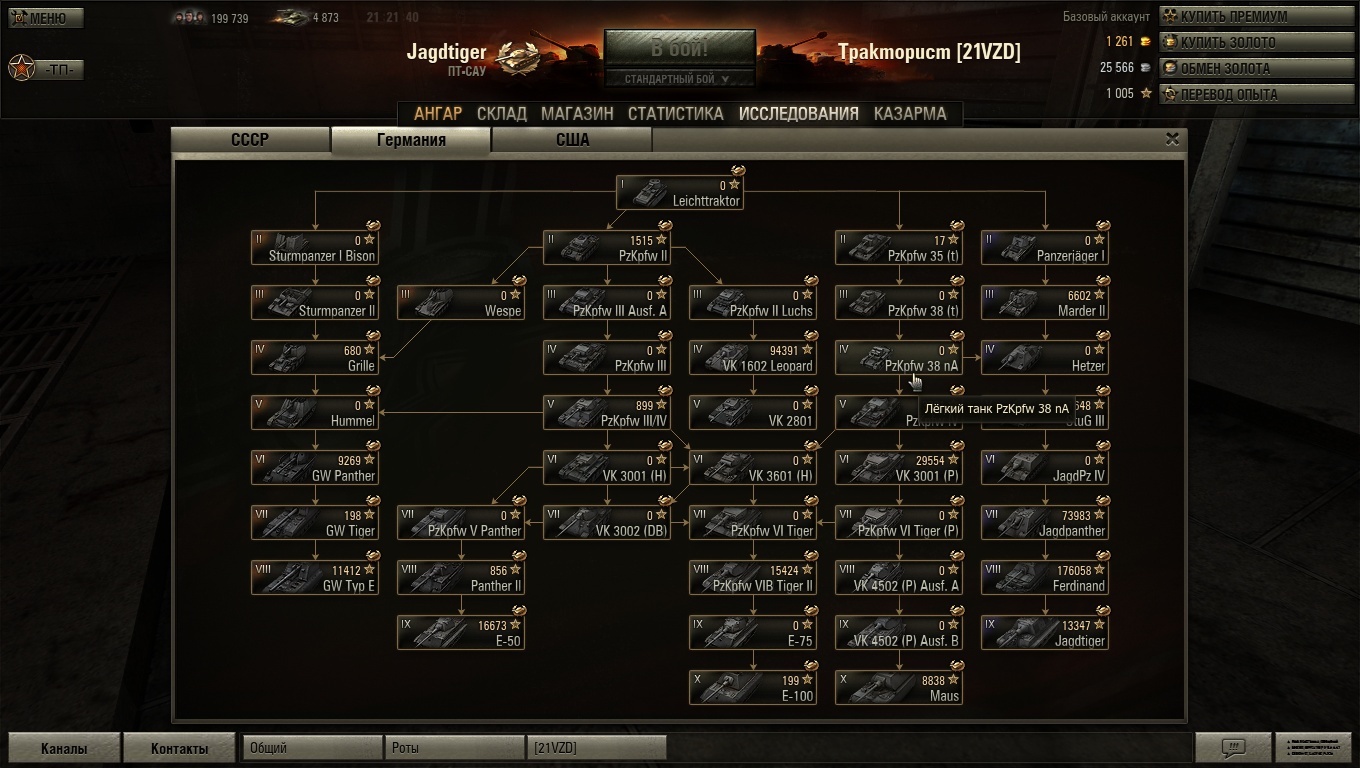This screenshot has width=1360, height=768.
Task: Open the Склад tab
Action: click(x=502, y=114)
